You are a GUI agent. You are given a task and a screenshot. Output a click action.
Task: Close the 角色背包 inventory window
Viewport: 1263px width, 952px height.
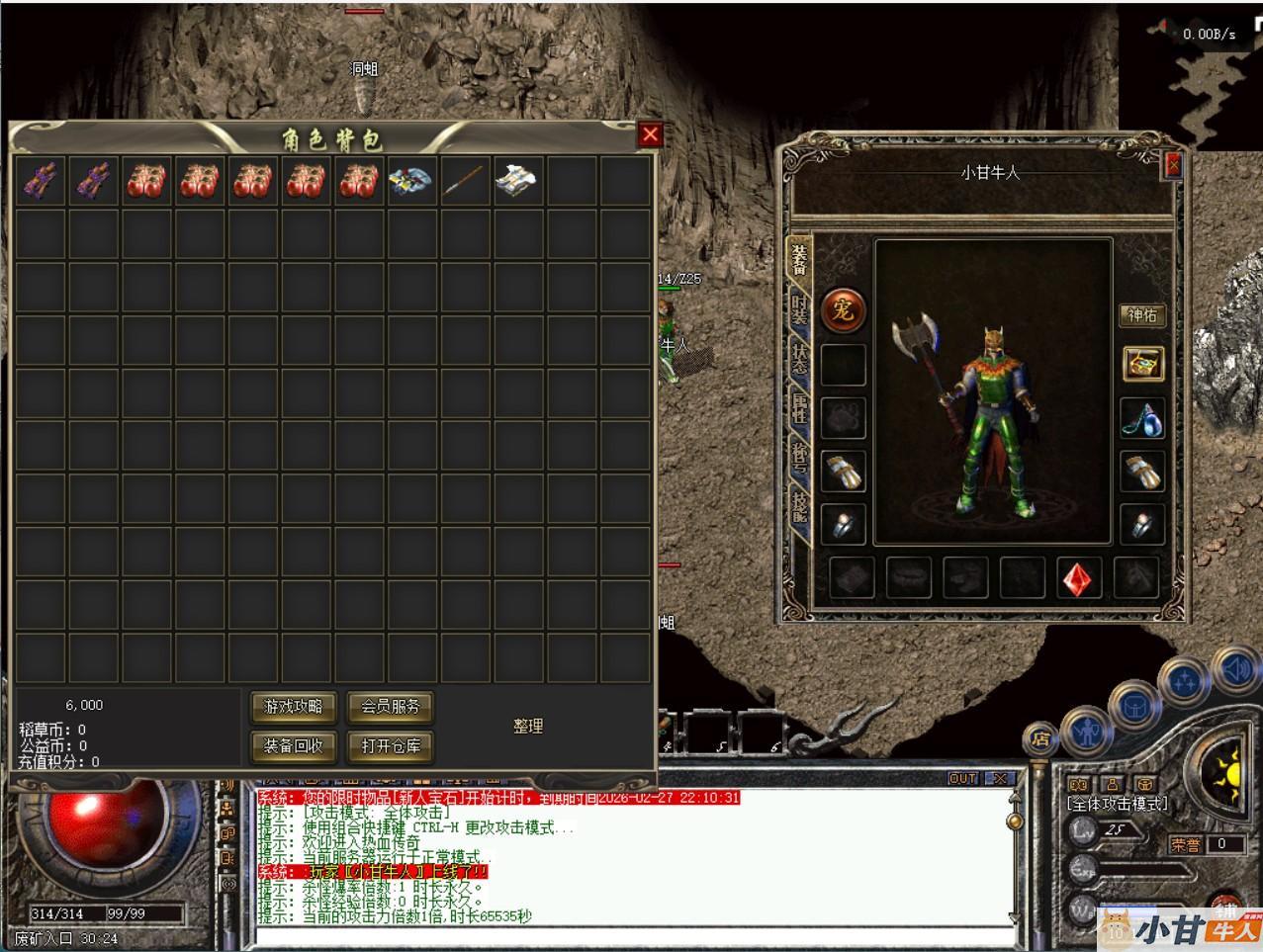coord(650,135)
